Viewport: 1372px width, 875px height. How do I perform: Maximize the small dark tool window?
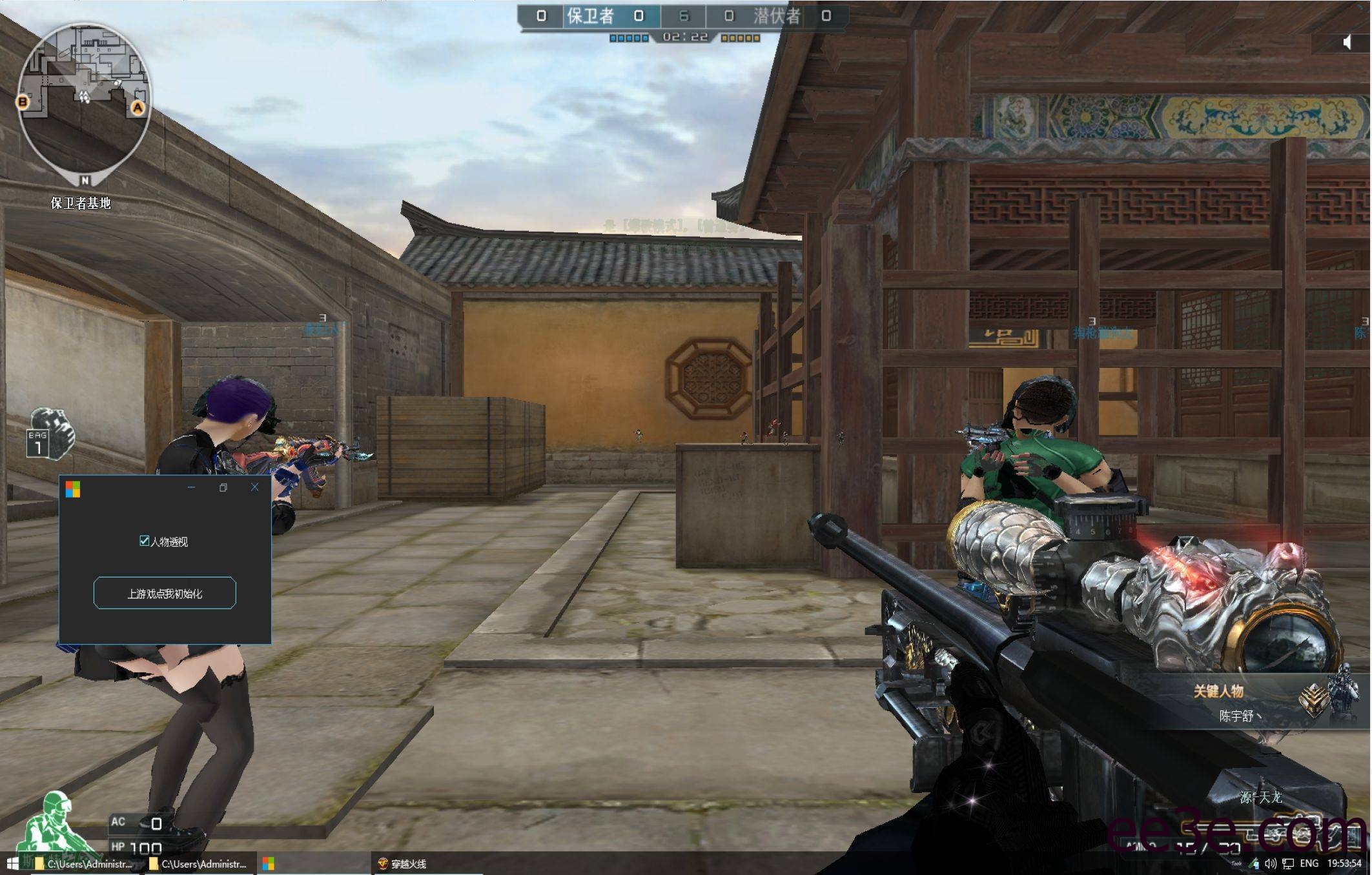223,487
